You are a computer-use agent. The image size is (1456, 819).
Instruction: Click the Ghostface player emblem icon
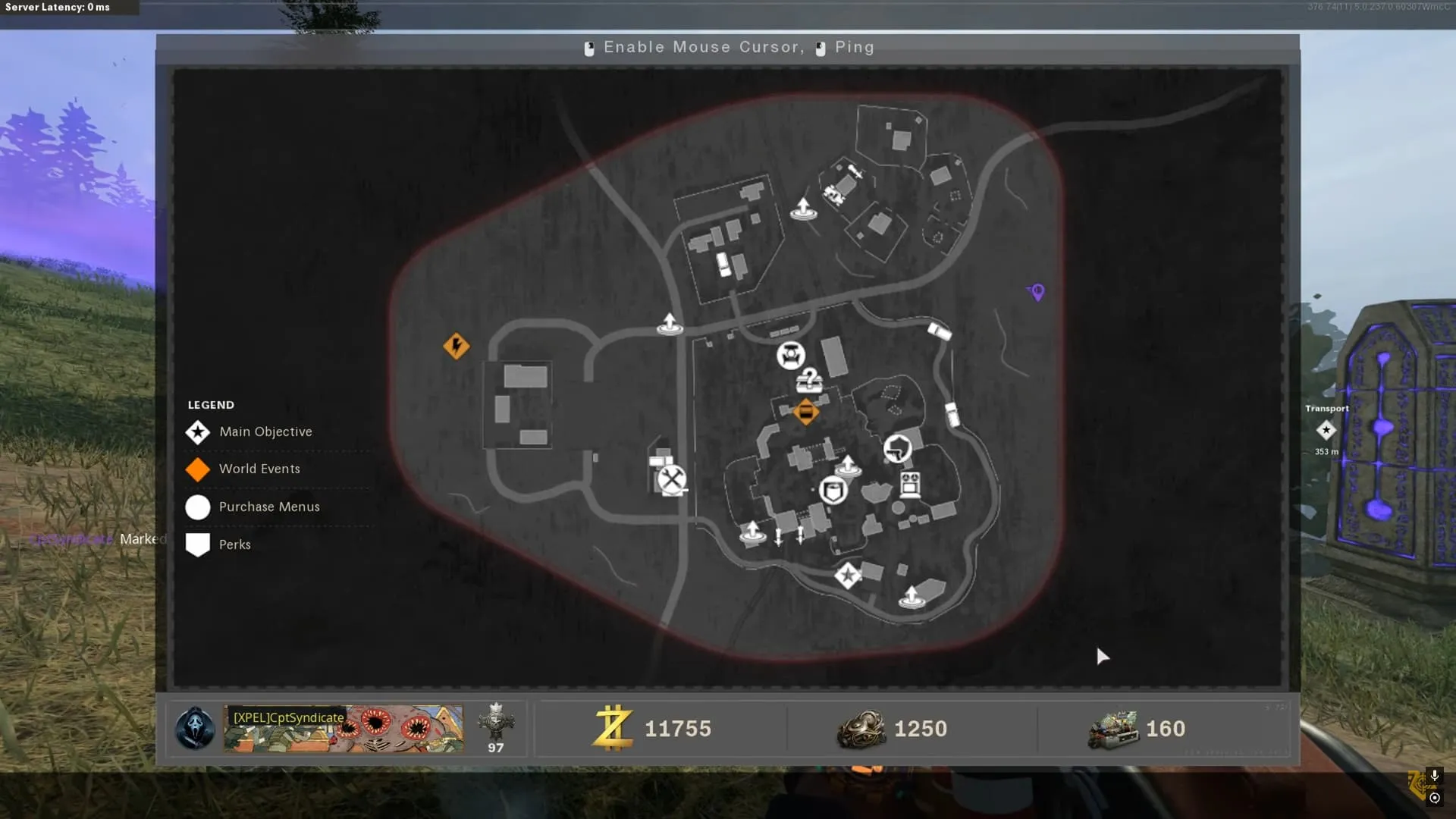tap(195, 729)
